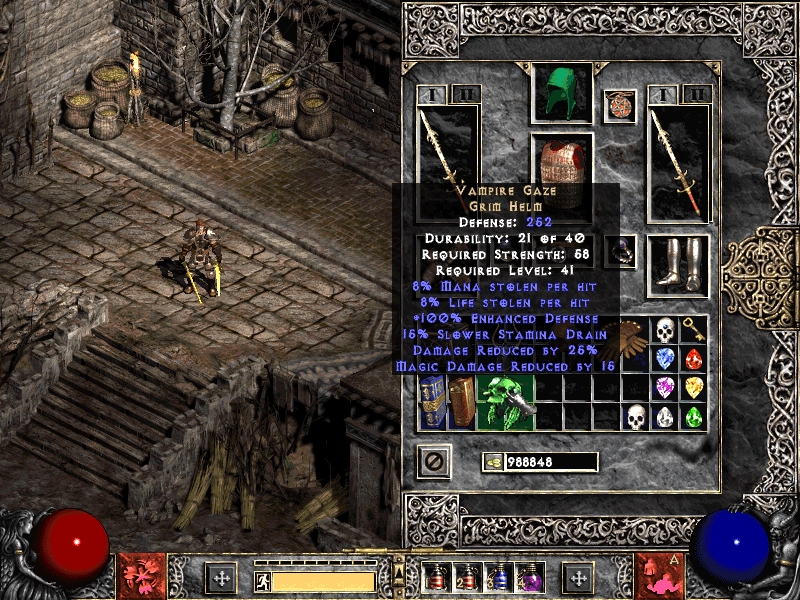This screenshot has width=800, height=600.
Task: Open the right-mouse skill selector marked A
Action: [x=658, y=575]
